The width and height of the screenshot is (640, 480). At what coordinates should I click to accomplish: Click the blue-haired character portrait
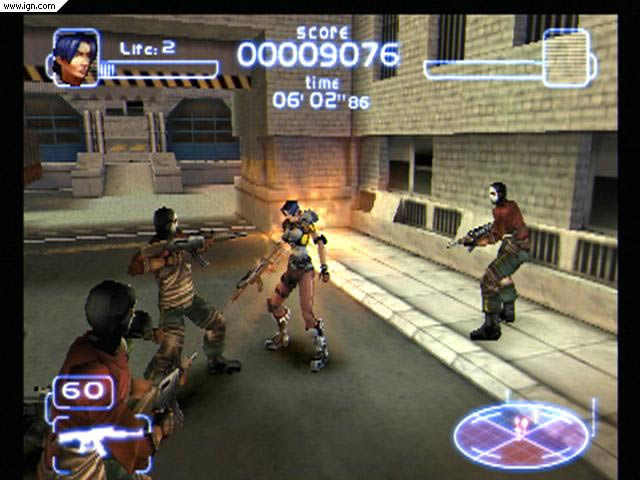point(75,57)
